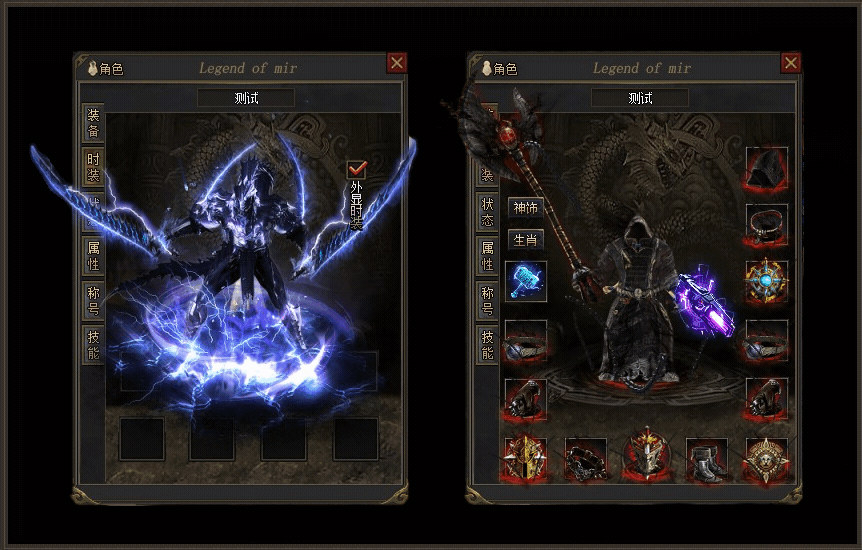Open the 装备 equipment tab
This screenshot has height=550, width=862.
tap(93, 122)
